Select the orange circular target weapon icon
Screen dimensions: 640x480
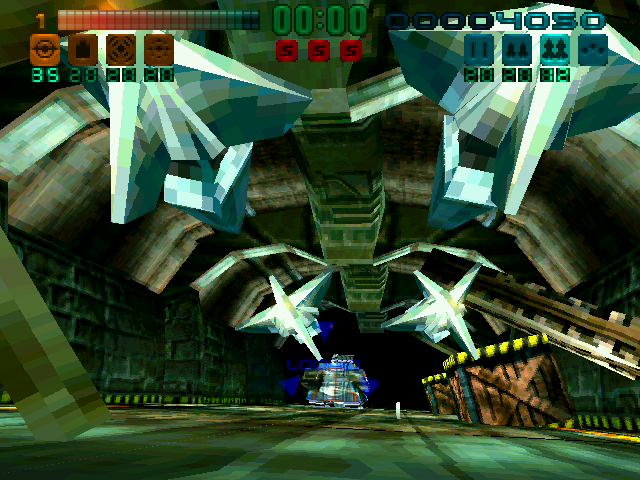43,48
